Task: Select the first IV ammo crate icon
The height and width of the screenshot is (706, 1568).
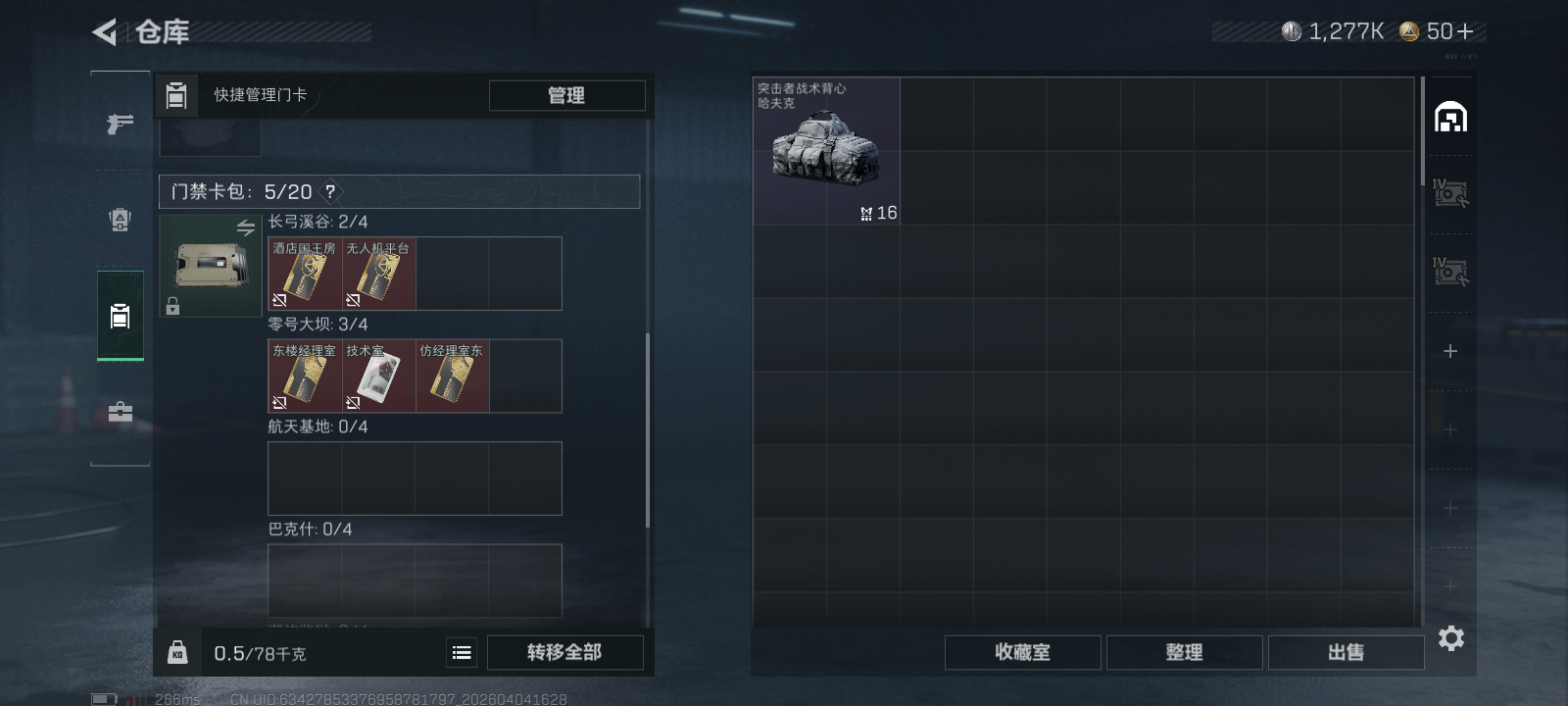Action: [x=1452, y=195]
